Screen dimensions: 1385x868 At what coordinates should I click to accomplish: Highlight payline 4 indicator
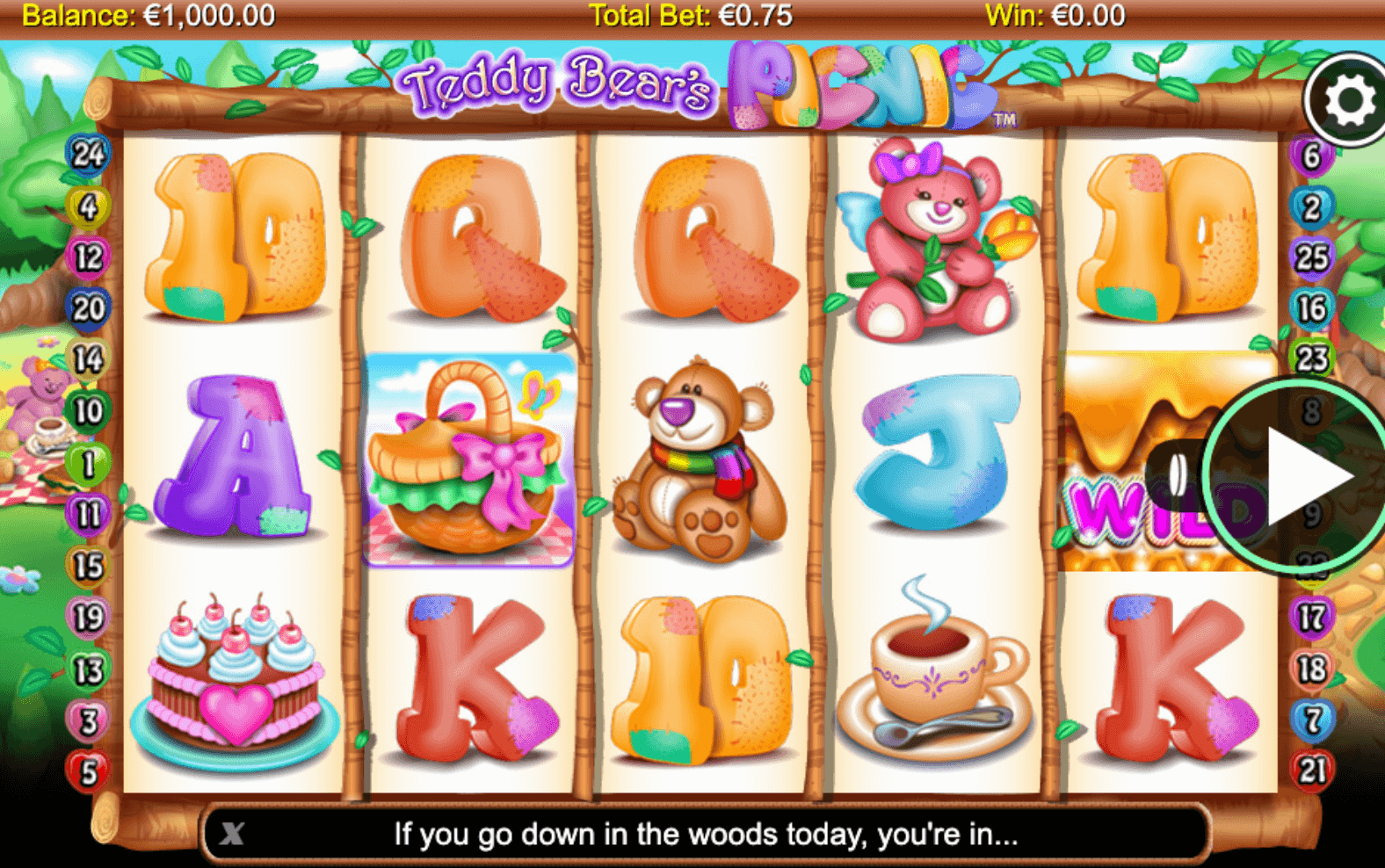tap(88, 206)
